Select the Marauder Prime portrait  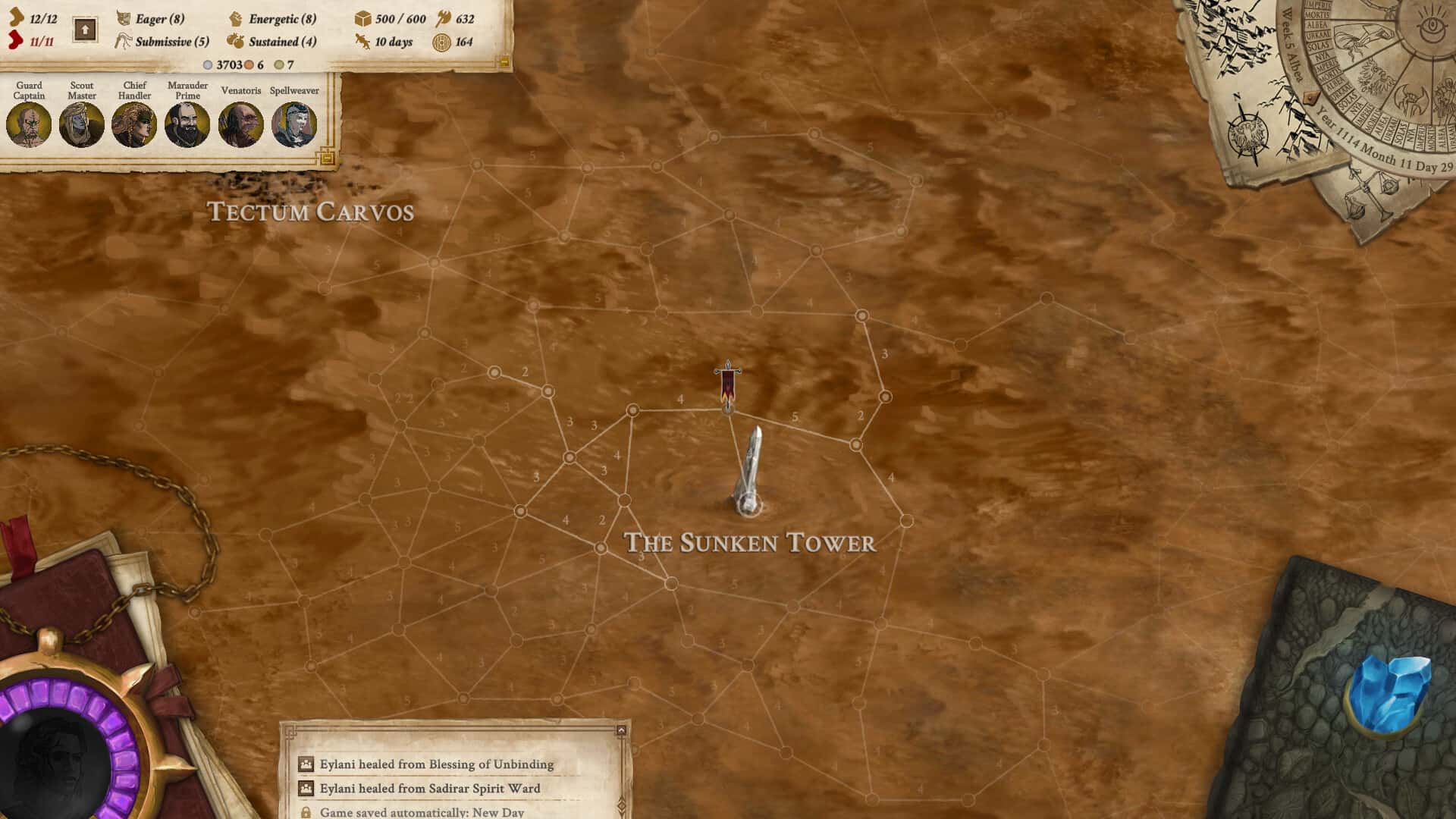[187, 124]
